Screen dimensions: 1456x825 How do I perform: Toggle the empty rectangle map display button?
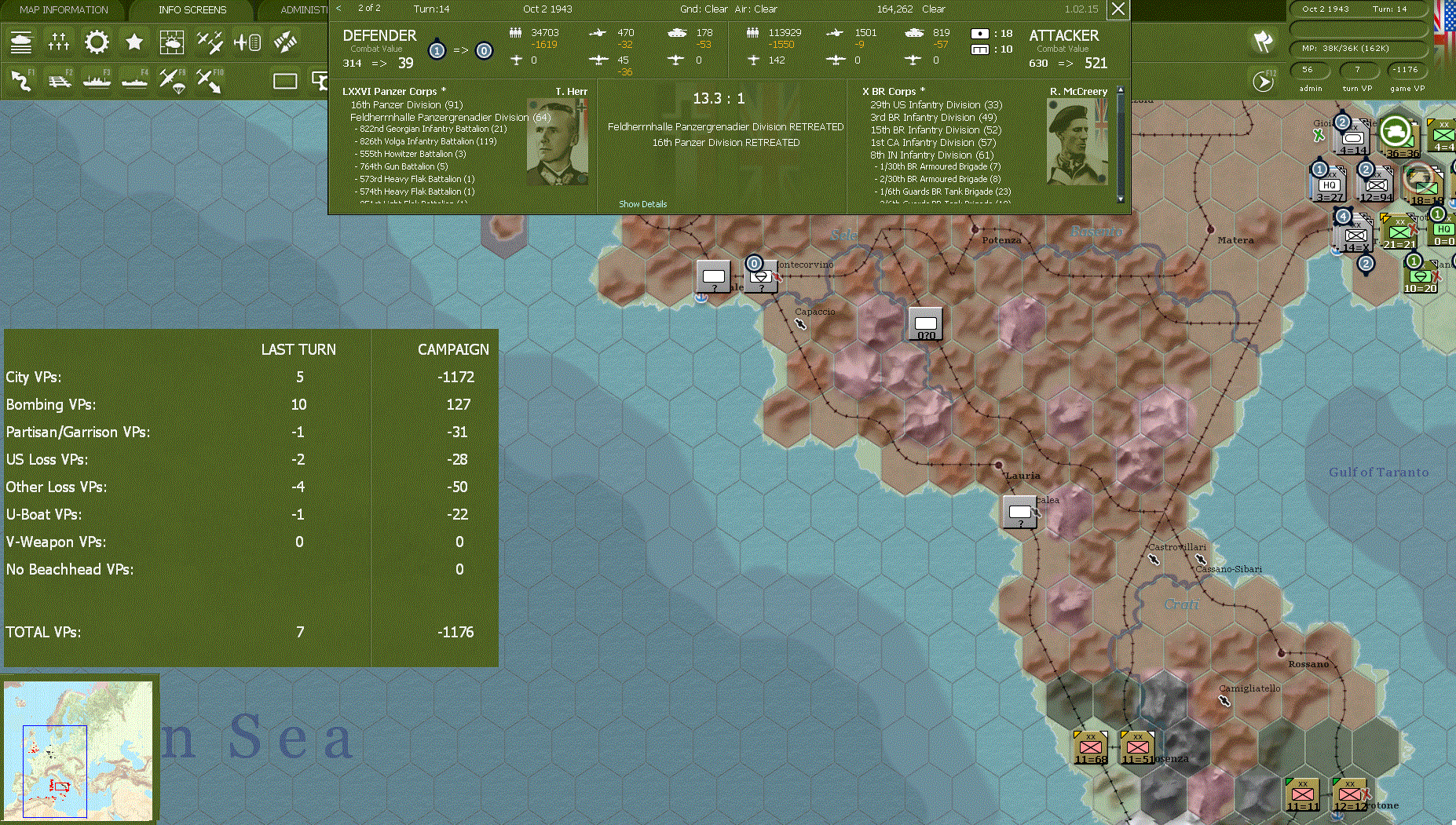pos(287,80)
